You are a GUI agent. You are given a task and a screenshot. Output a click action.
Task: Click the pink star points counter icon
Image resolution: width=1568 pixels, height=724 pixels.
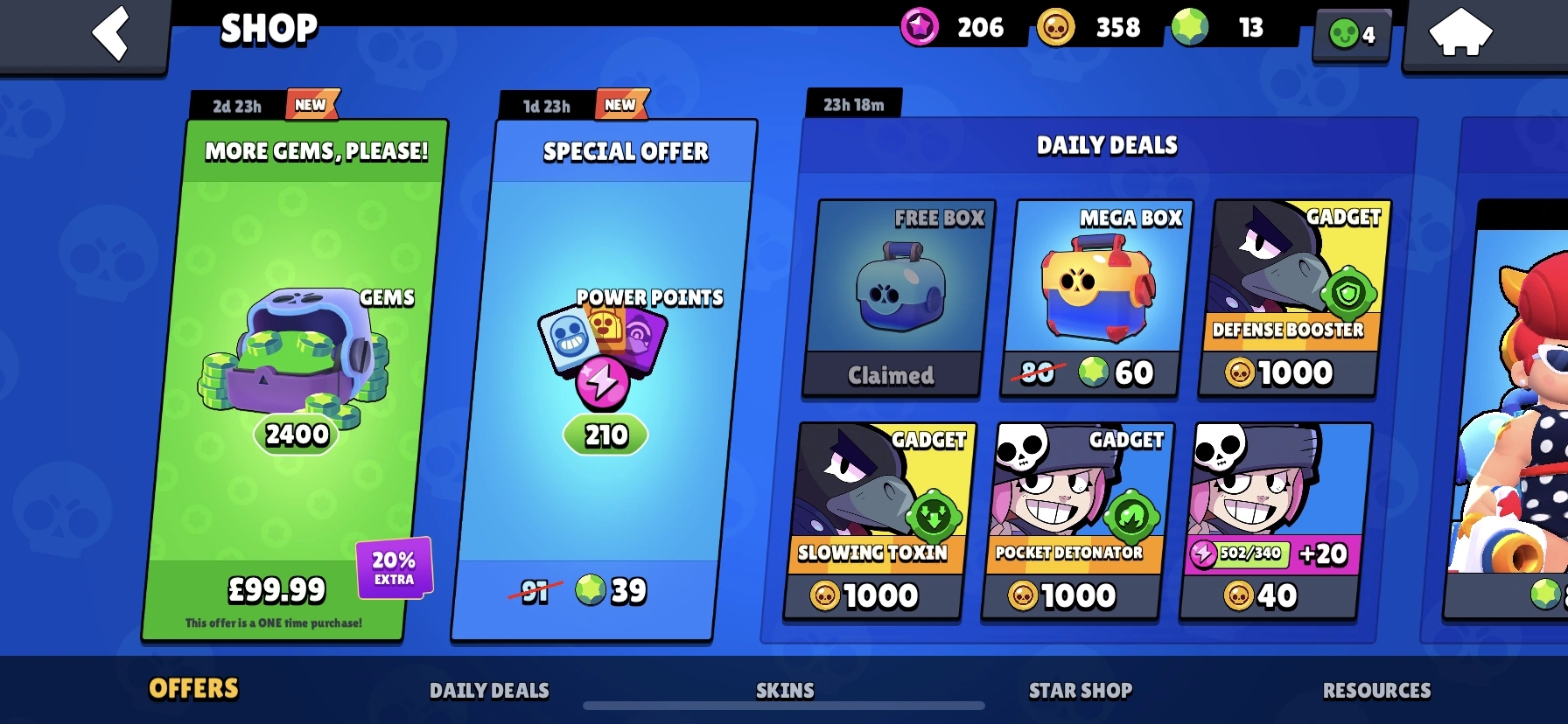click(921, 27)
